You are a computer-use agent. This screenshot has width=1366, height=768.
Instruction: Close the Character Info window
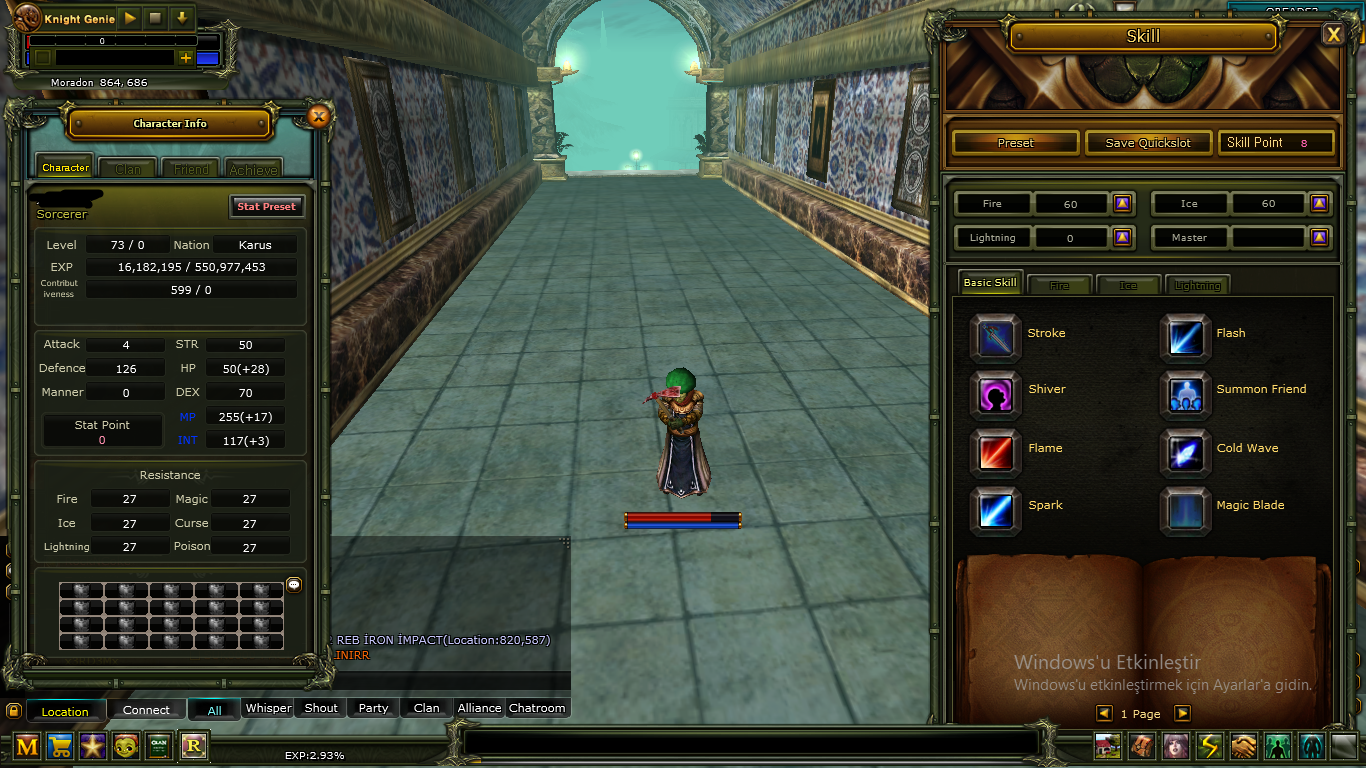[x=318, y=117]
